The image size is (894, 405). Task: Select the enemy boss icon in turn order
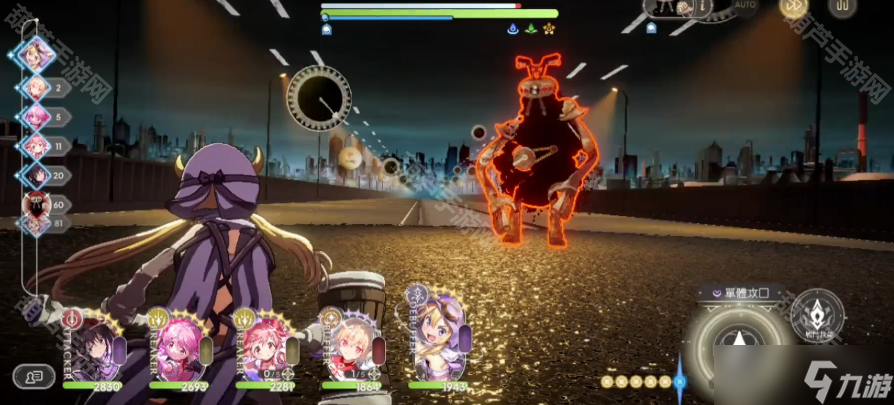(34, 204)
